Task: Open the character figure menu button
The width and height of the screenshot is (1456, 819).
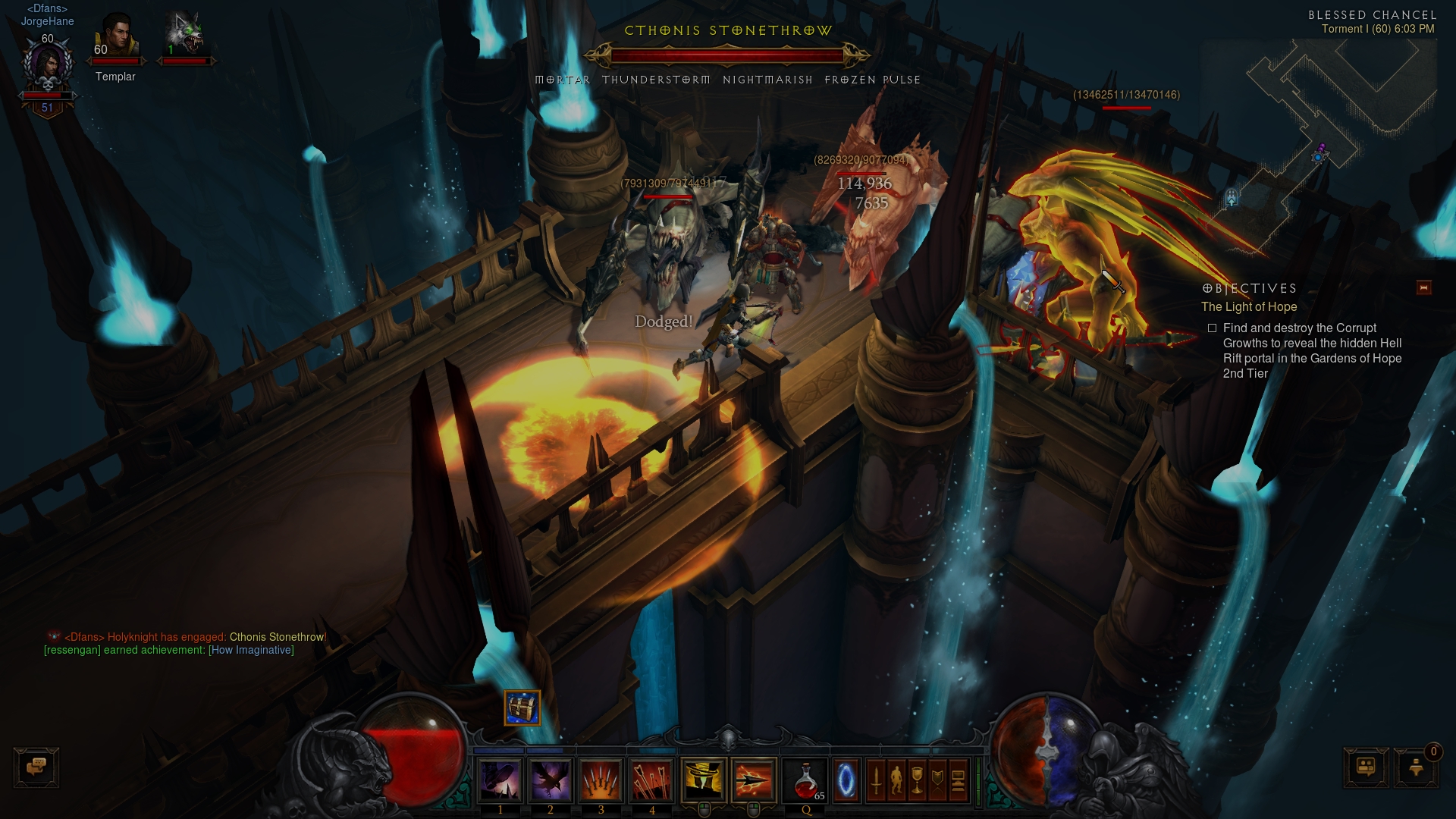Action: click(x=896, y=780)
